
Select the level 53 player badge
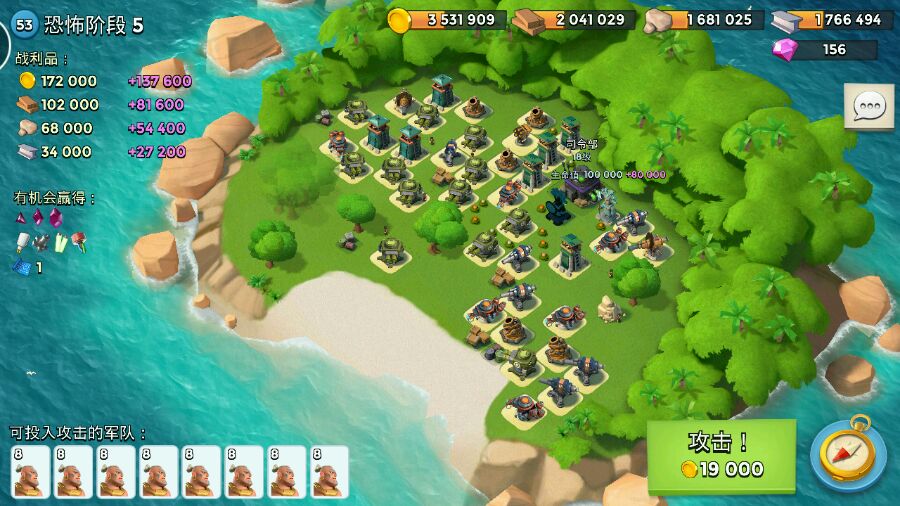point(24,25)
